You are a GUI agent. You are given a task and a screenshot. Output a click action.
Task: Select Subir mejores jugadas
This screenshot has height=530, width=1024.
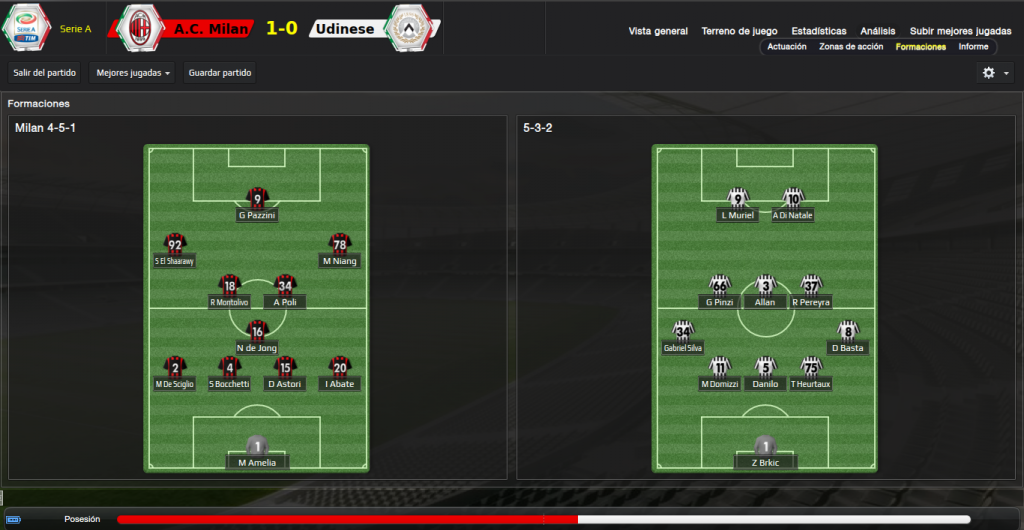tap(960, 31)
